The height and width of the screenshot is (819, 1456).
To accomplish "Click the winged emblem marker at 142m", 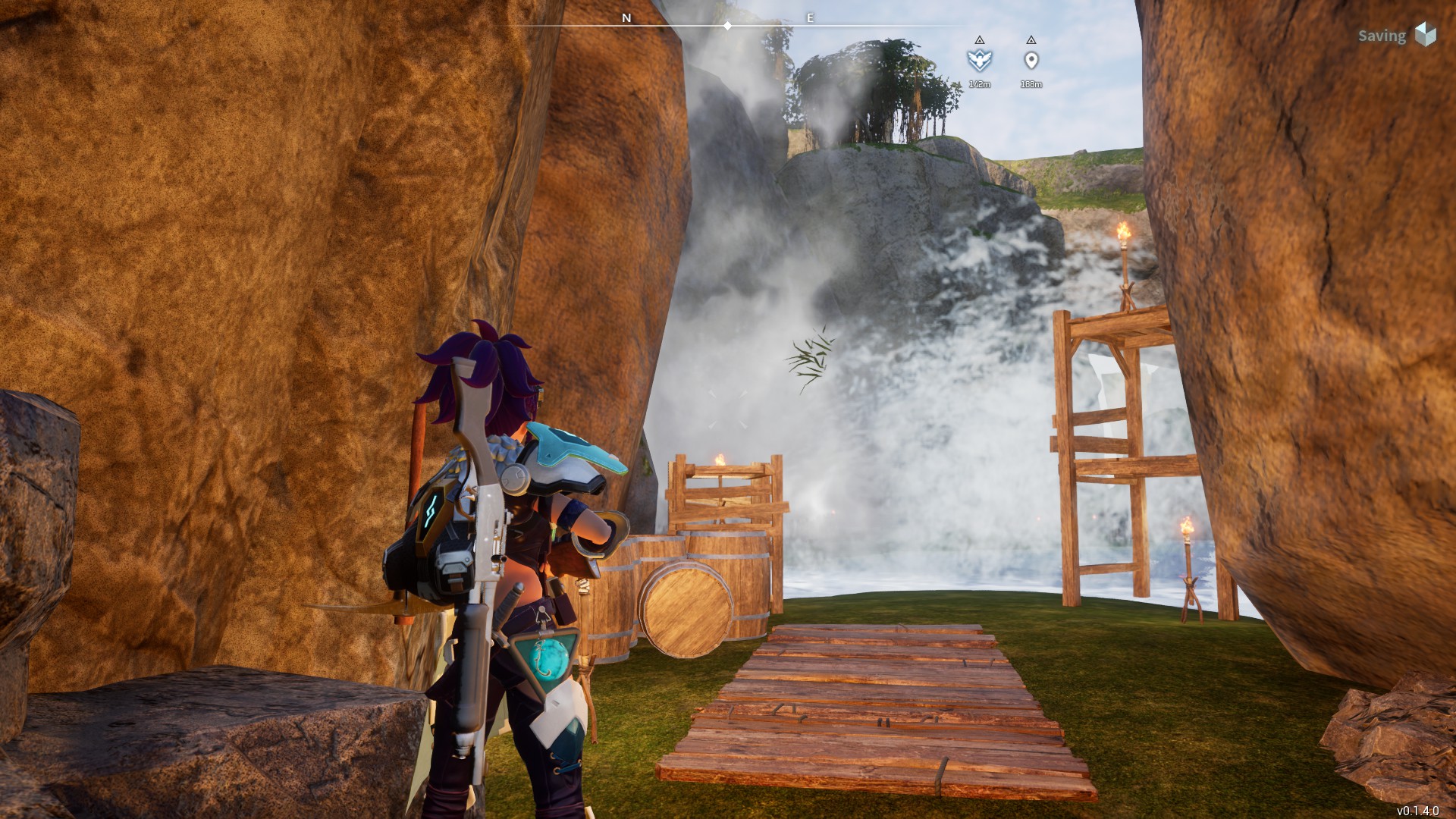I will point(979,60).
